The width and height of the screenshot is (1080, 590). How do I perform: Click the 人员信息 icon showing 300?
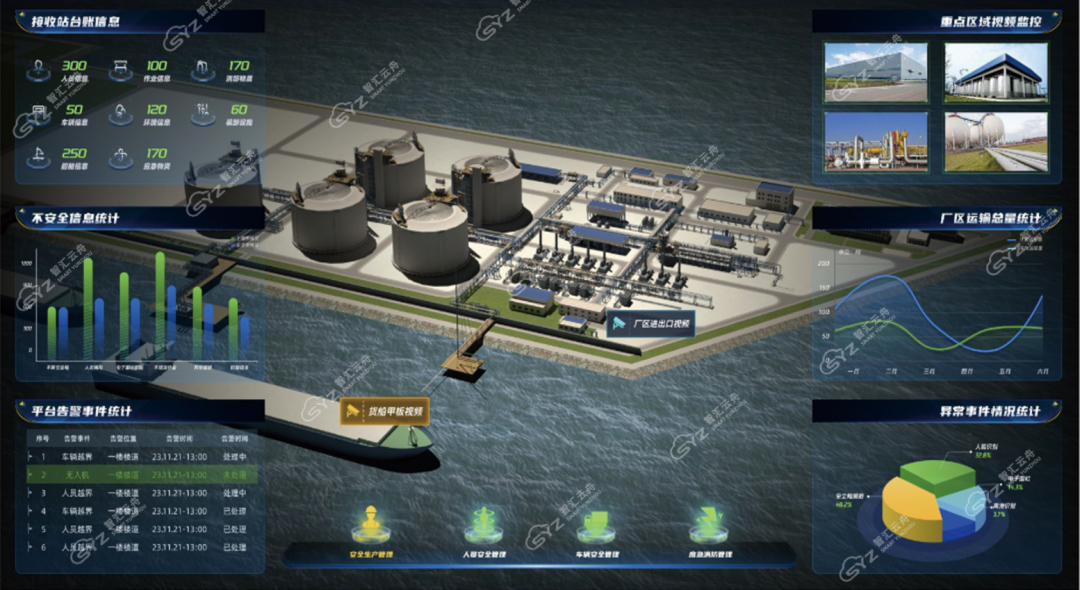[40, 70]
